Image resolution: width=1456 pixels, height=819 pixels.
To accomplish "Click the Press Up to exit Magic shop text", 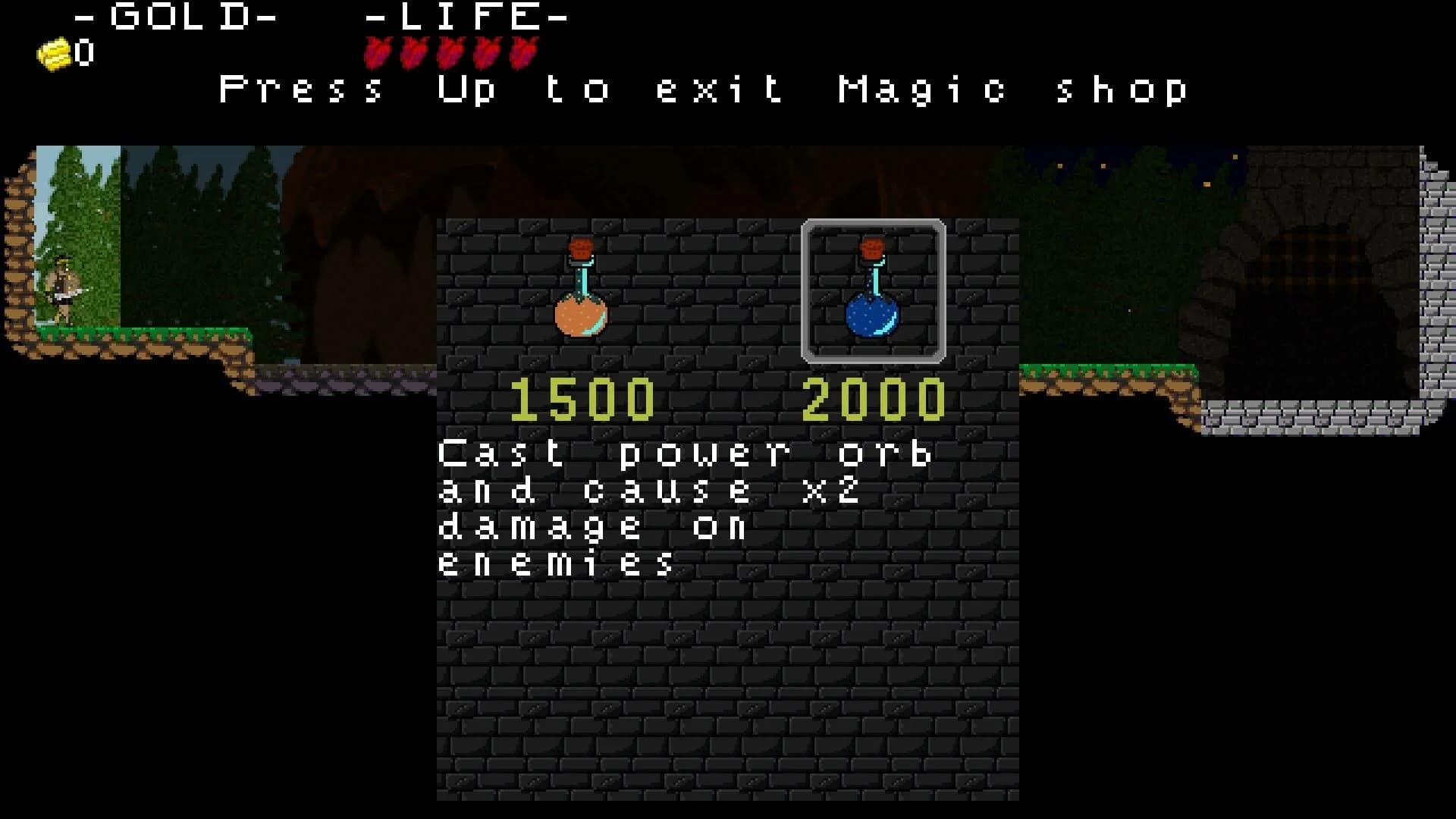I will click(701, 89).
